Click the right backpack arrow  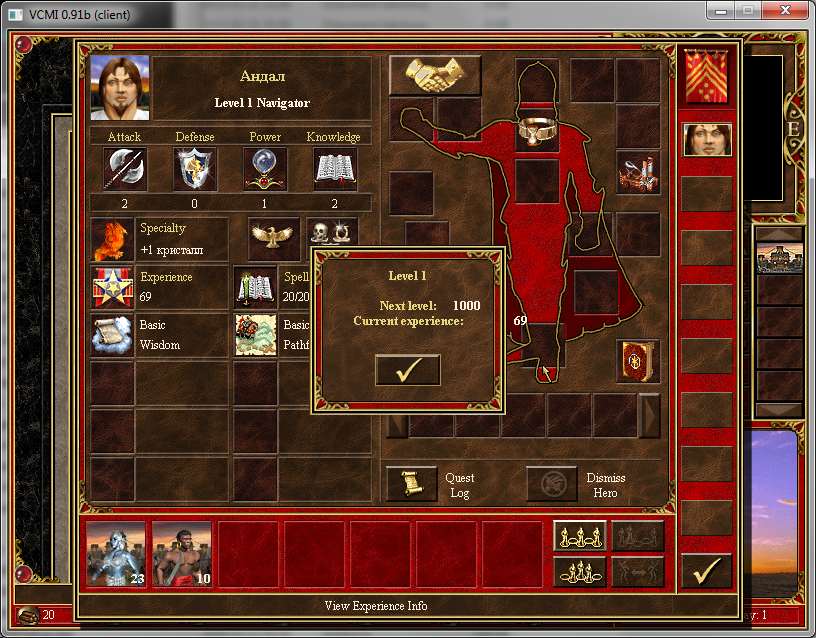click(649, 415)
